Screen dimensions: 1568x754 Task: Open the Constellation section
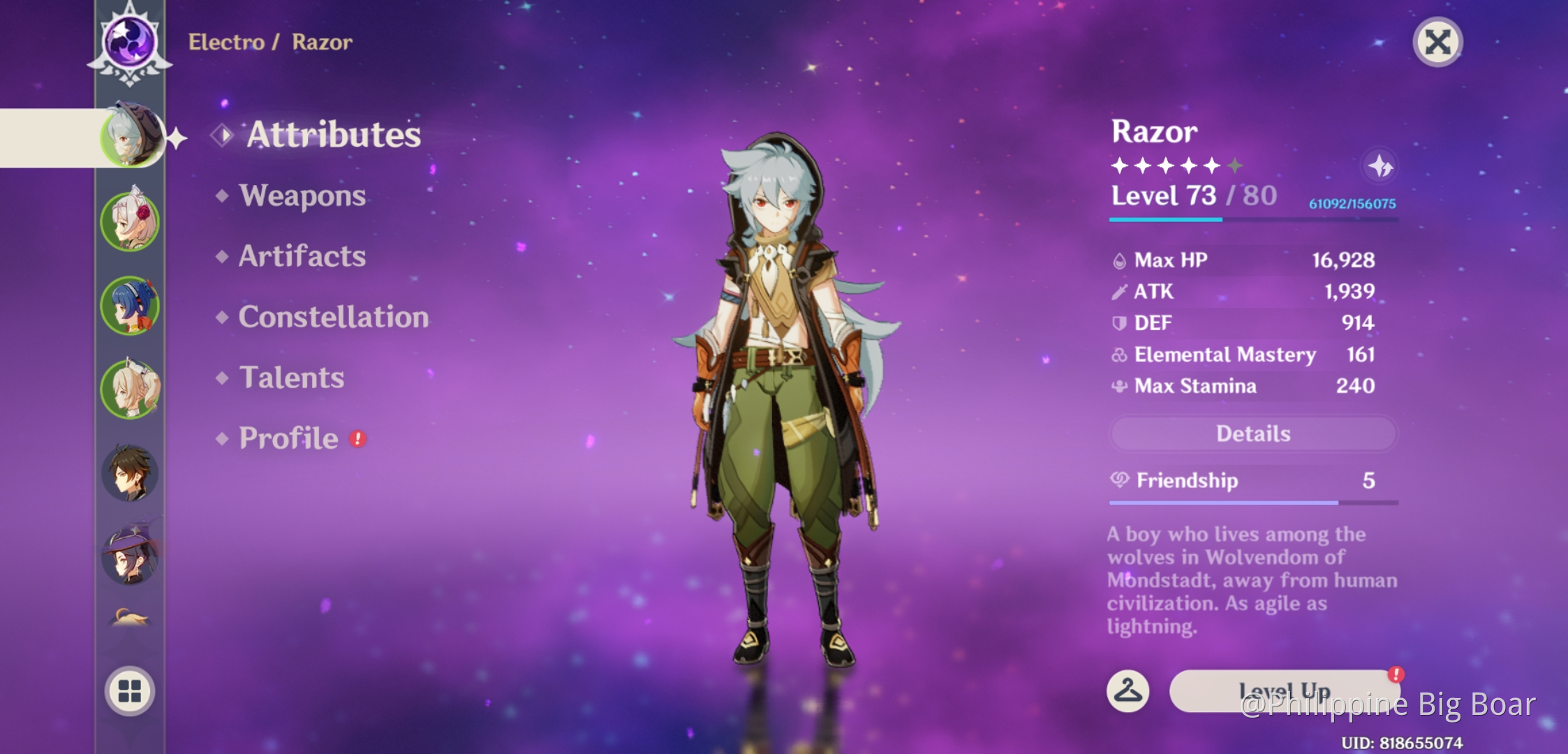tap(333, 318)
